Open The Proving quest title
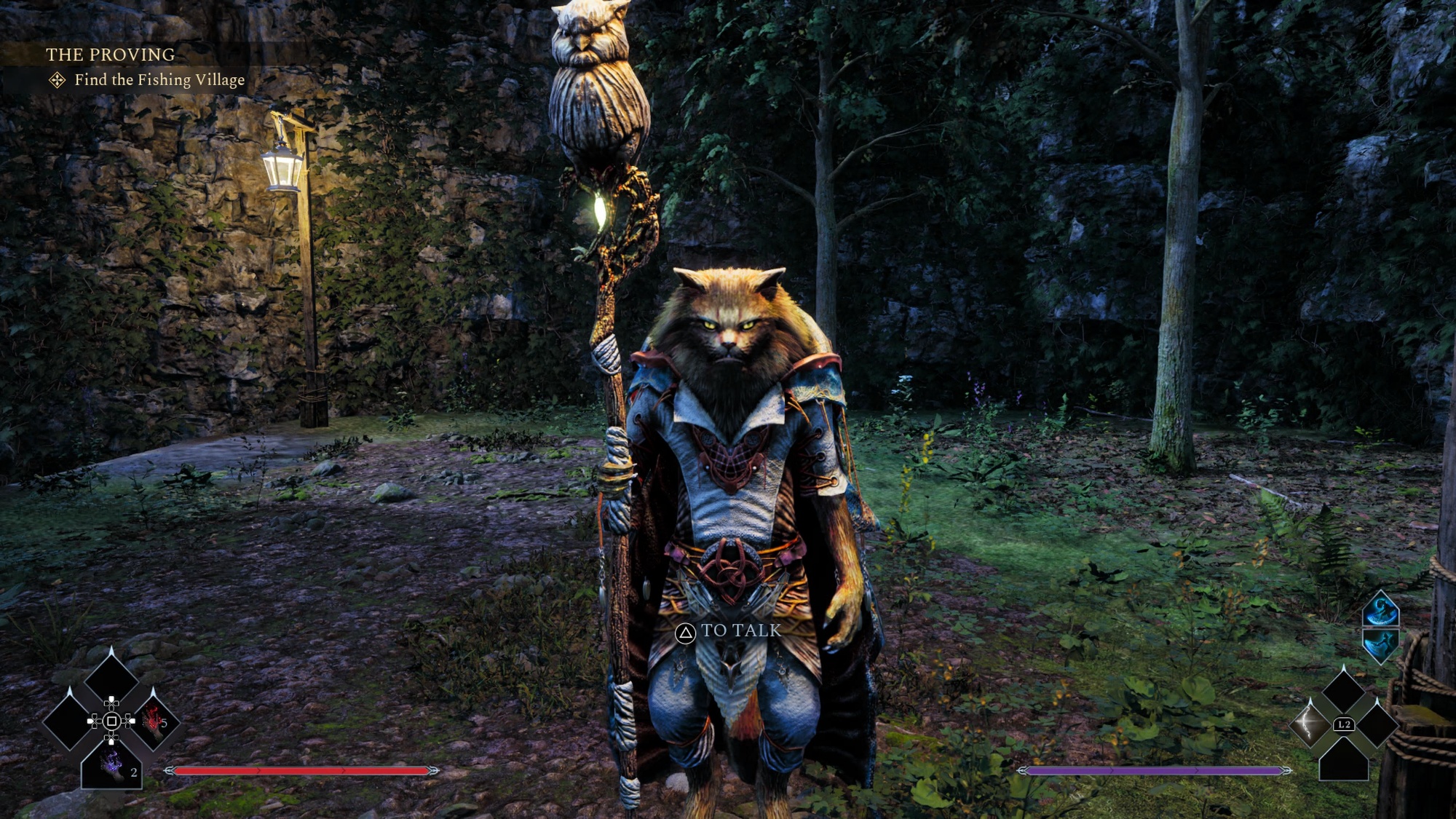Viewport: 1456px width, 819px height. tap(110, 55)
